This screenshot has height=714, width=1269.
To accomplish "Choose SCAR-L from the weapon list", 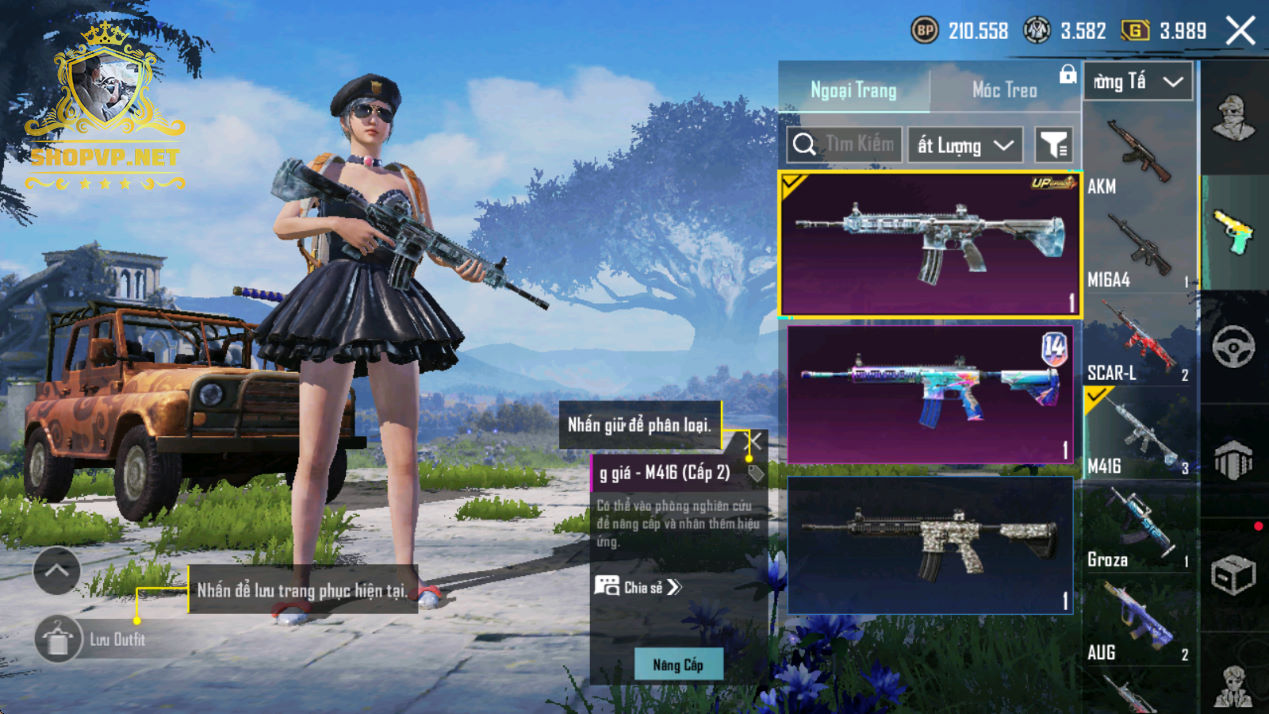I will (x=1139, y=343).
